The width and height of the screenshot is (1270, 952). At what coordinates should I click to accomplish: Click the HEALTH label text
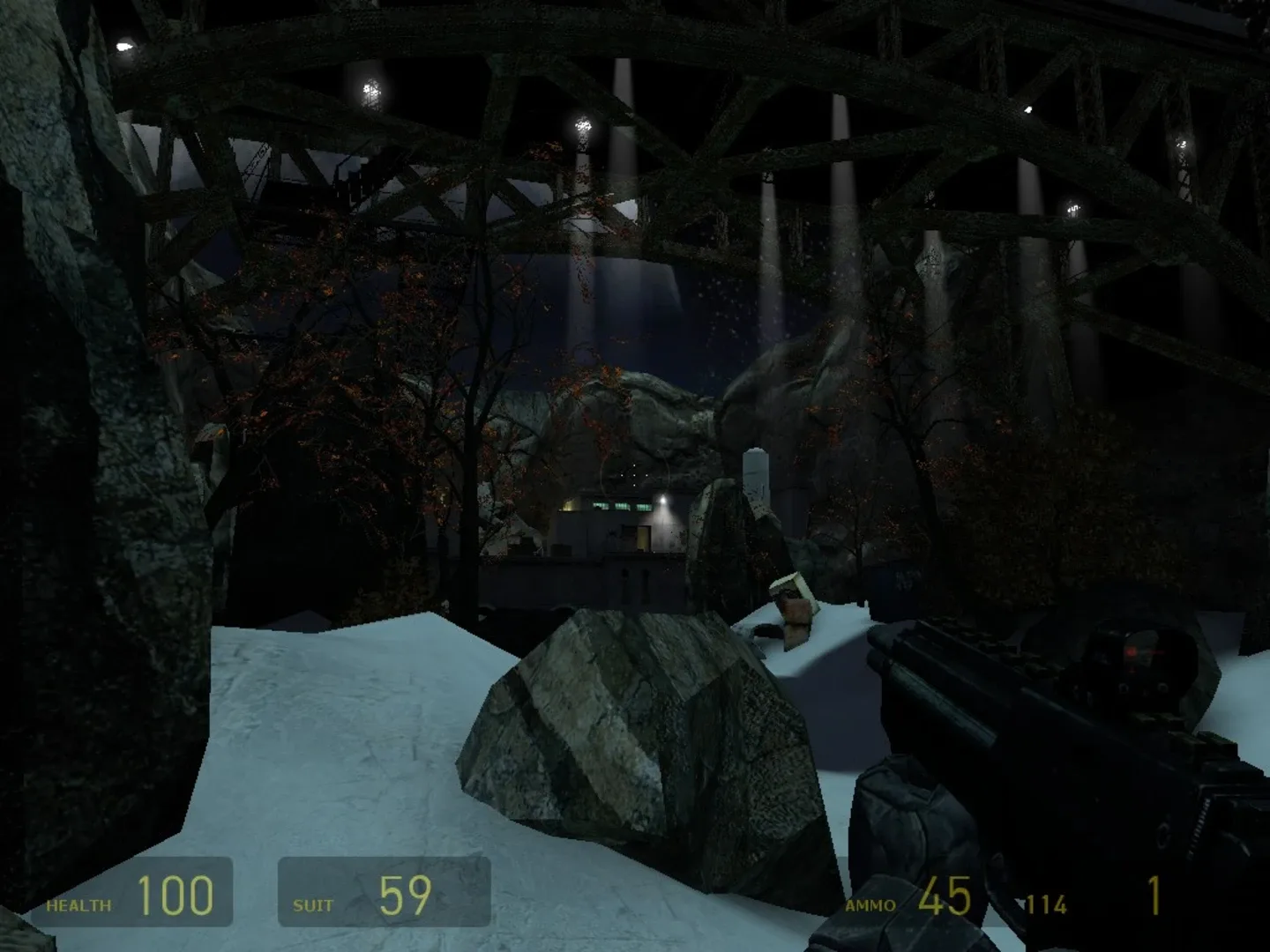pyautogui.click(x=78, y=904)
